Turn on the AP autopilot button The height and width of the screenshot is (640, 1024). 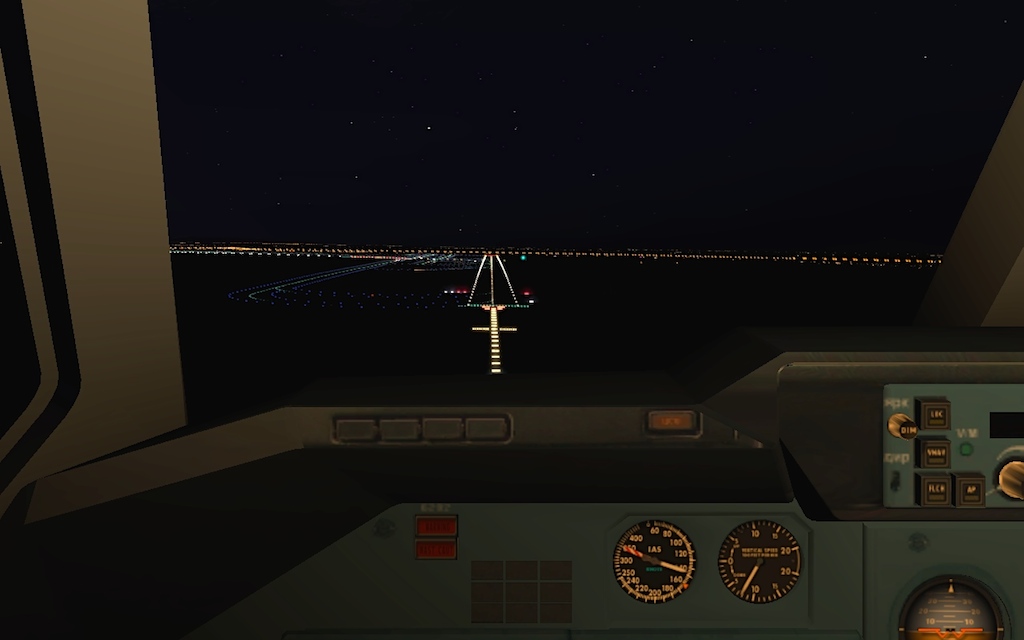(968, 490)
